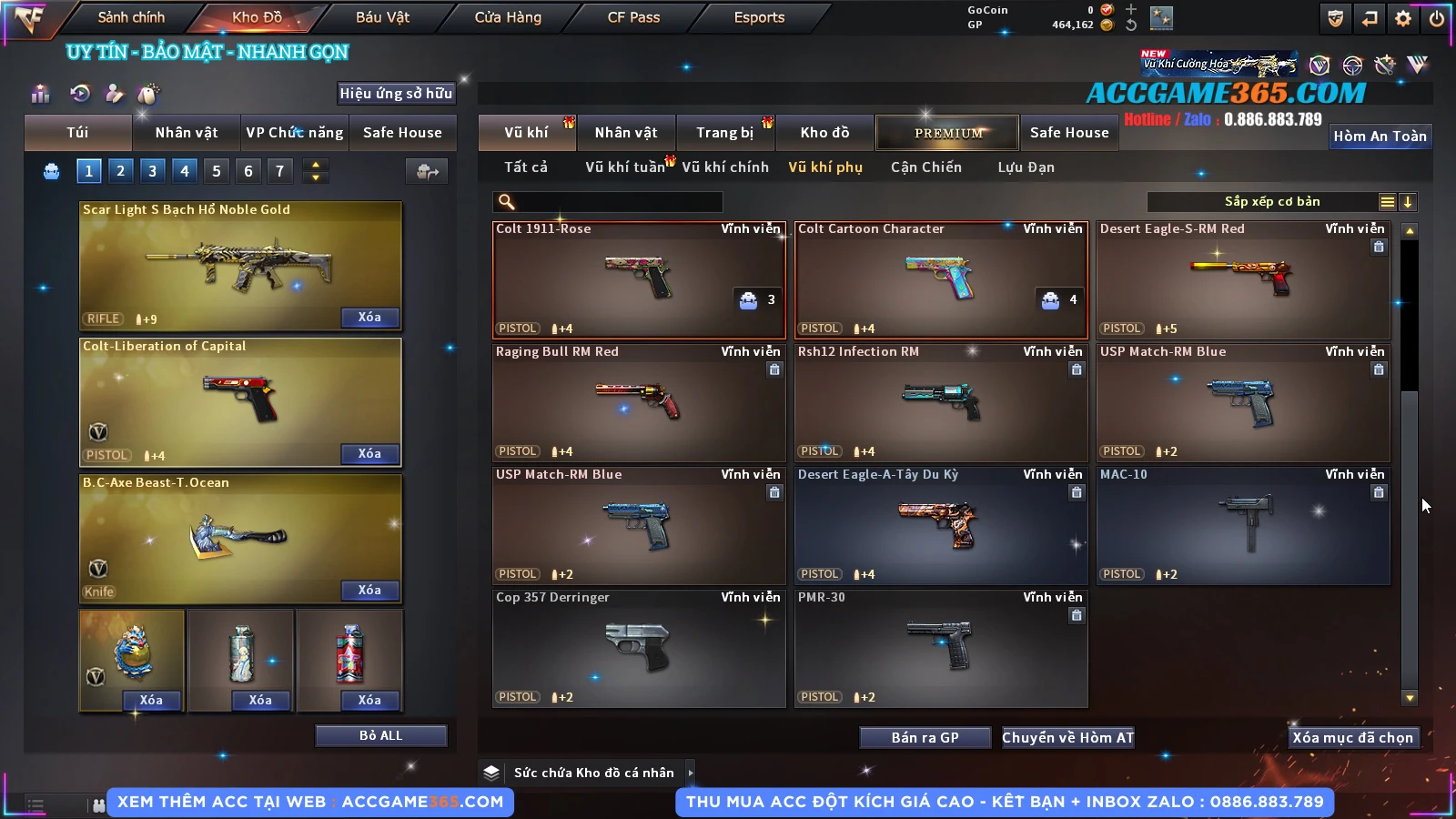Open the Esports menu
This screenshot has height=819, width=1456.
[x=759, y=17]
